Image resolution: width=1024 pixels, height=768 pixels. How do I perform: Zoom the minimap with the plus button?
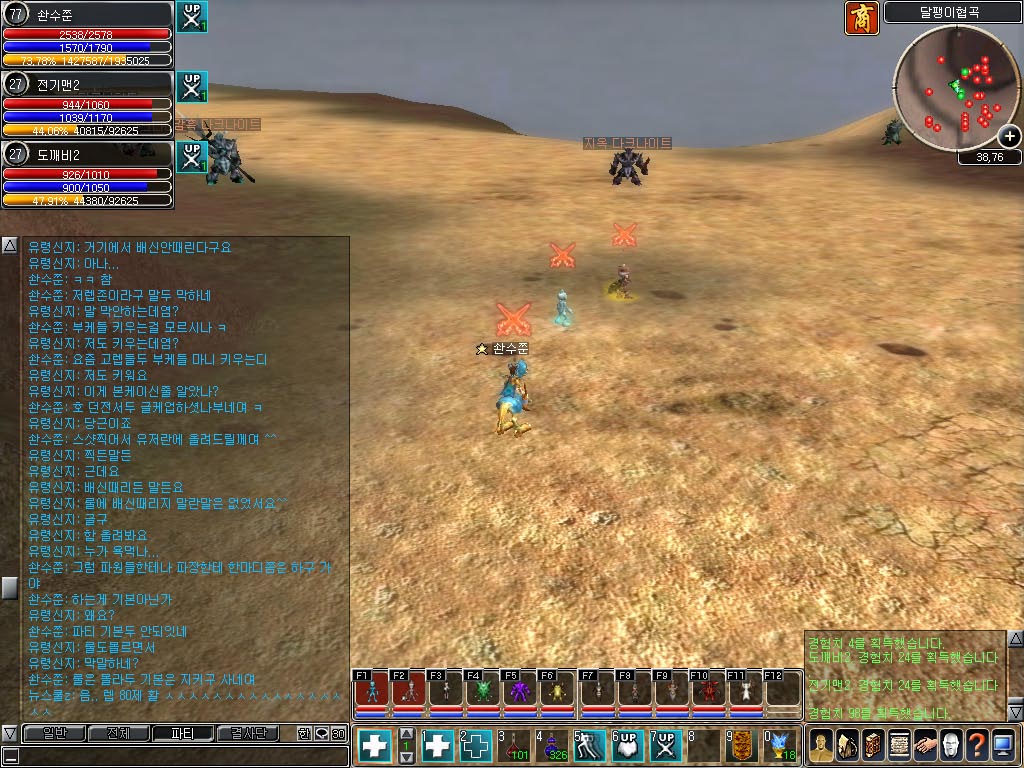pyautogui.click(x=1010, y=136)
